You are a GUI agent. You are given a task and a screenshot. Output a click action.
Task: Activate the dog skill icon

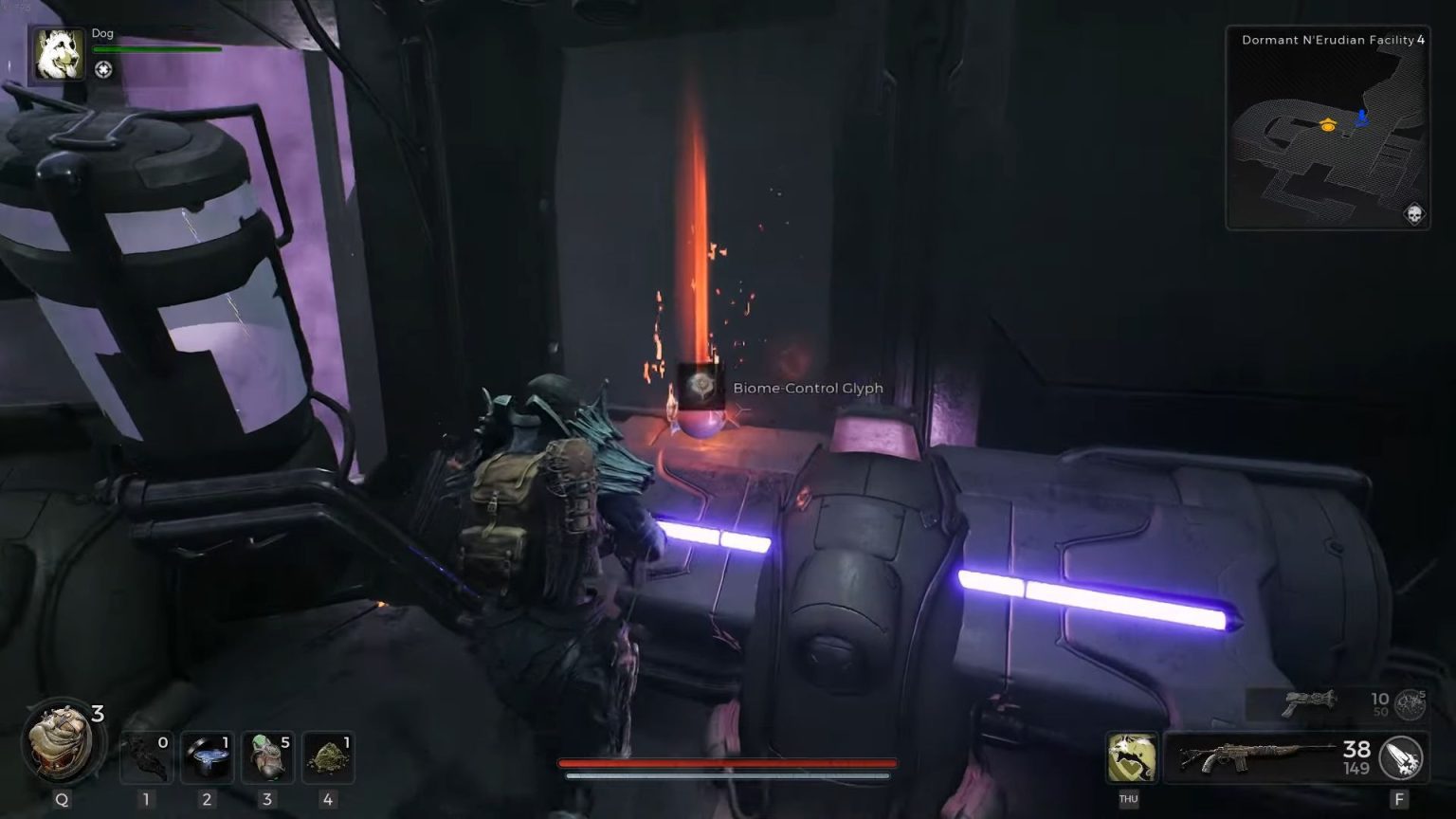pos(1131,758)
